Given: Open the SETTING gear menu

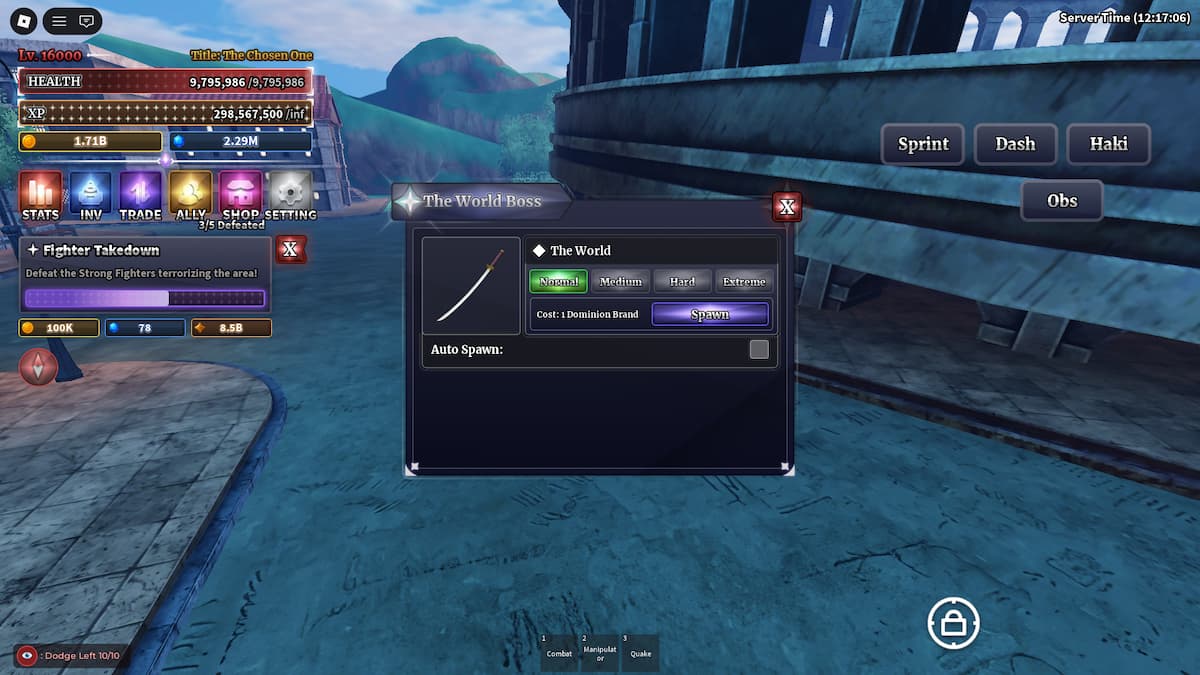Looking at the screenshot, I should coord(291,194).
